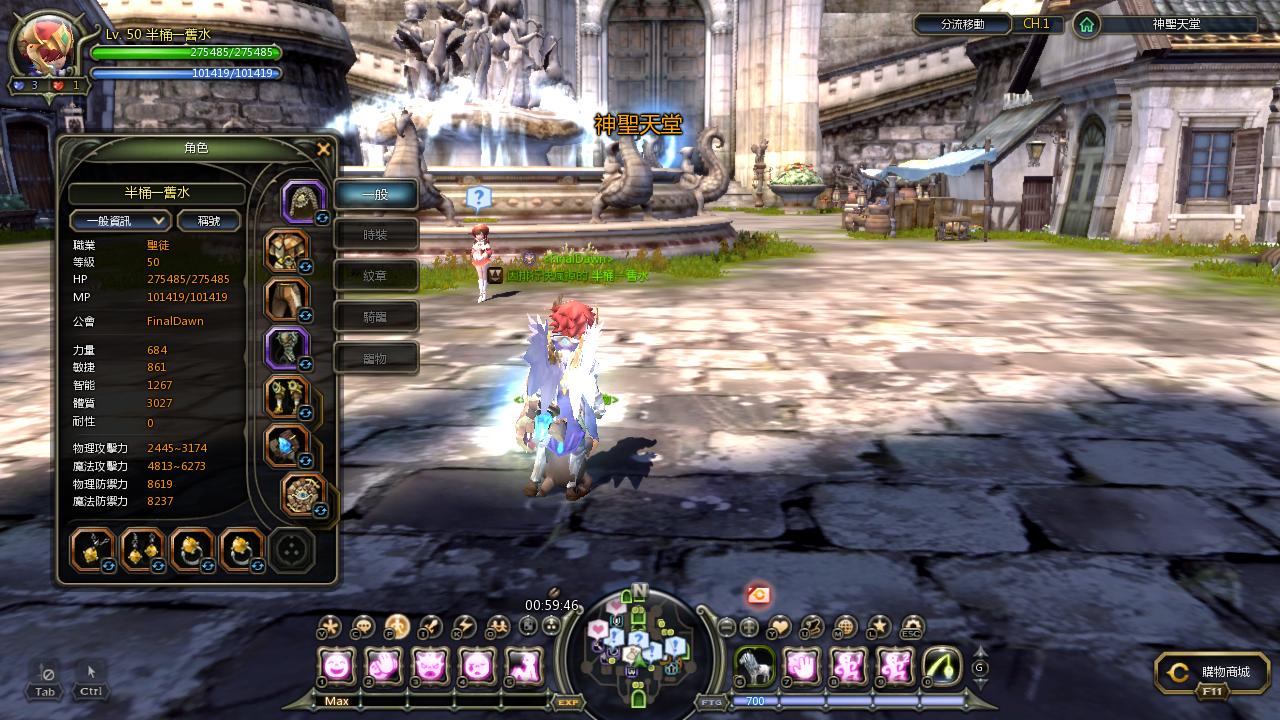This screenshot has width=1280, height=720.
Task: Close the character panel
Action: pos(323,150)
